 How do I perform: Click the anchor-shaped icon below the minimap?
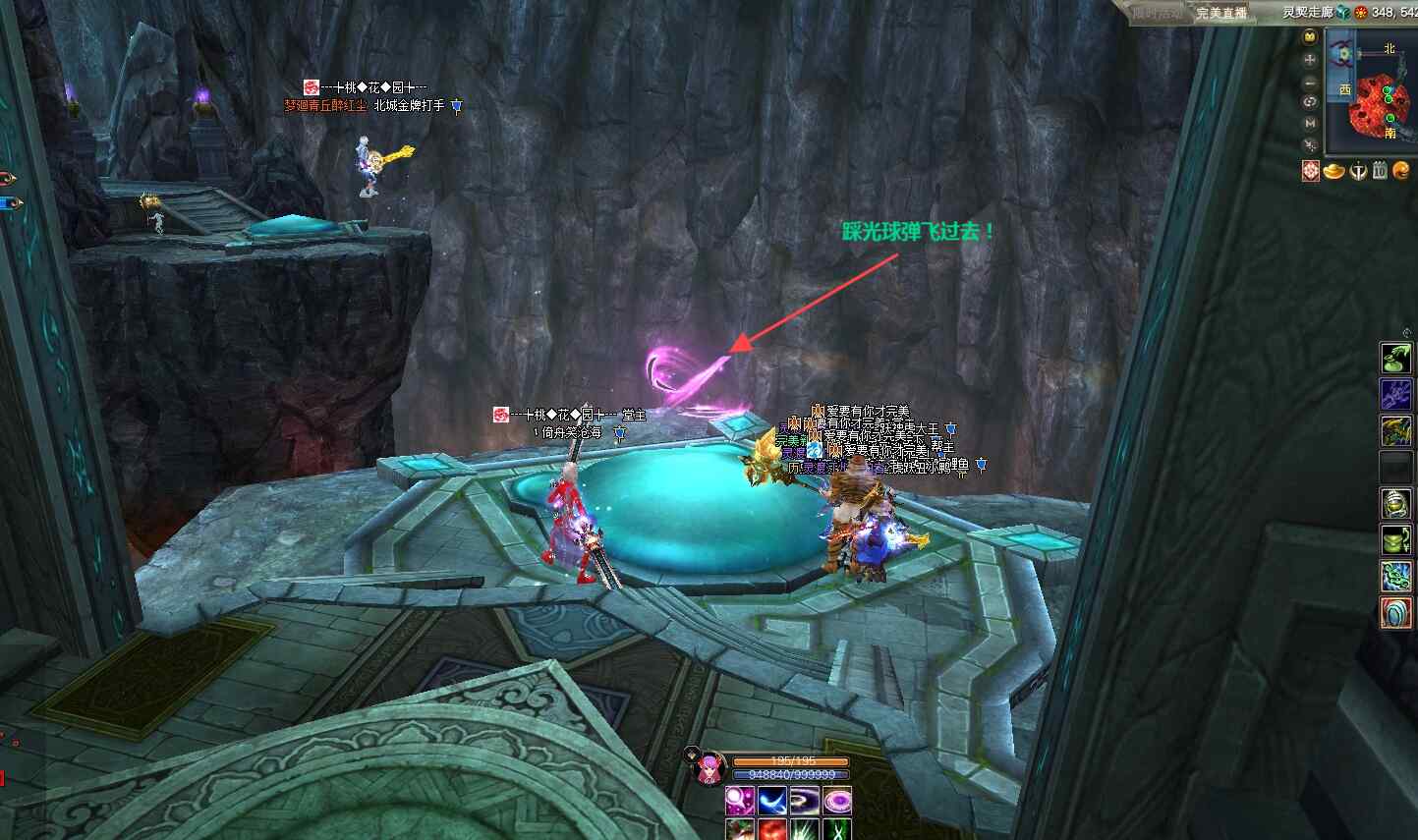[1358, 172]
